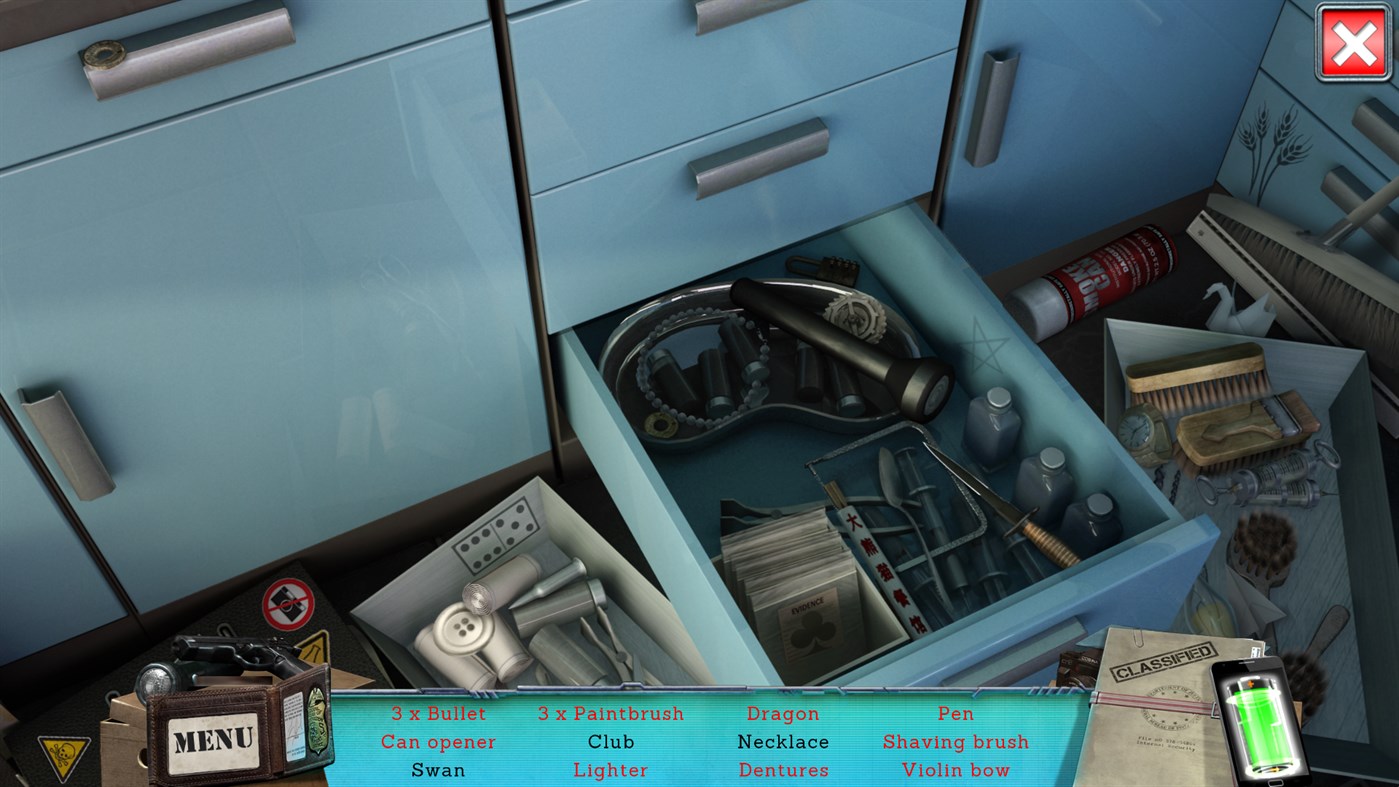Click 'Violin bow' in the item list
Viewport: 1399px width, 787px height.
pyautogui.click(x=955, y=770)
